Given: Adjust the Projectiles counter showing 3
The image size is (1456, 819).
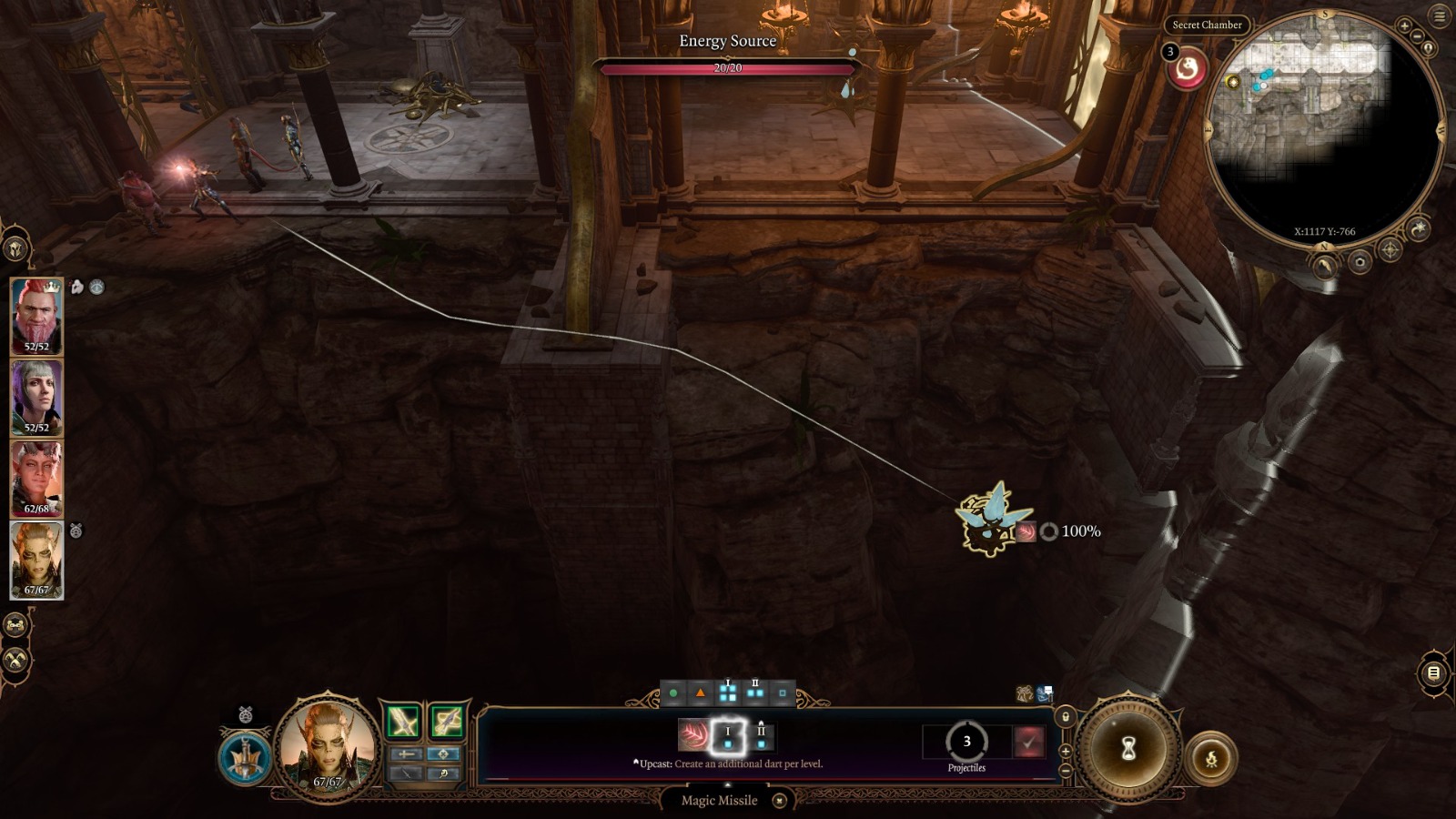Looking at the screenshot, I should [967, 741].
